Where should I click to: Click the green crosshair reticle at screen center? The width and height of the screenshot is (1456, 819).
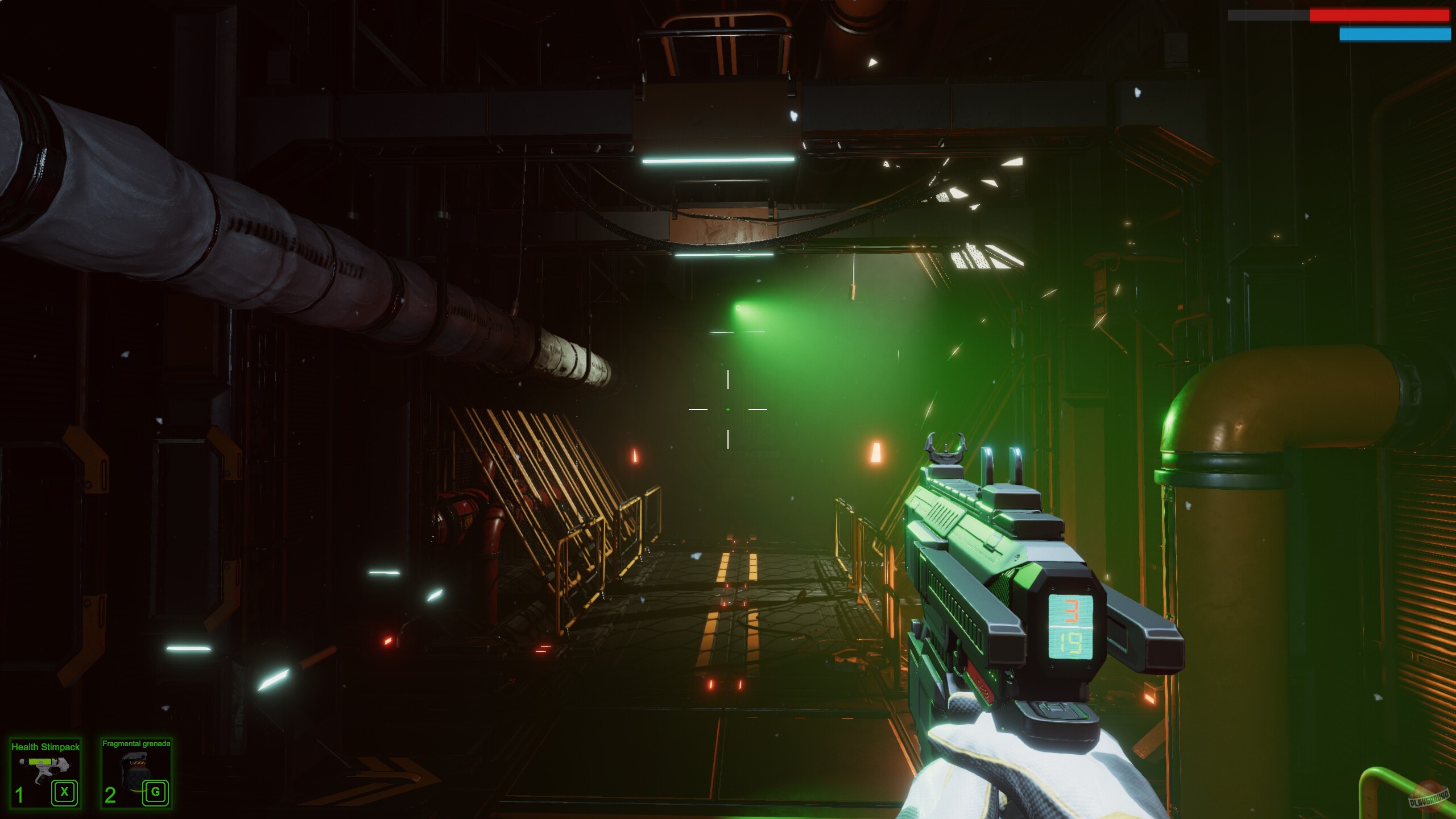pyautogui.click(x=728, y=409)
